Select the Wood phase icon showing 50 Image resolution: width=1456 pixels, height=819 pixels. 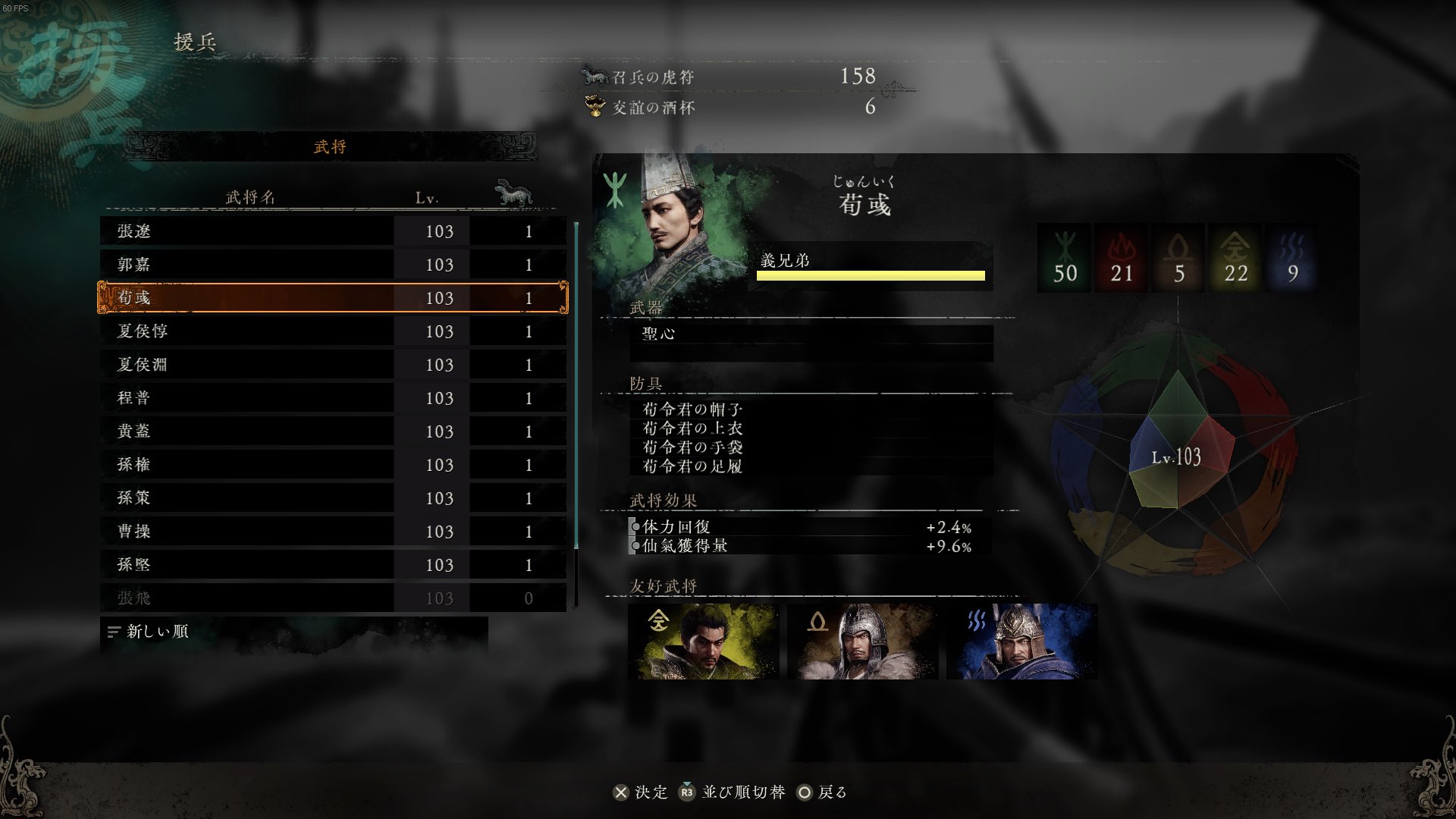tap(1065, 258)
